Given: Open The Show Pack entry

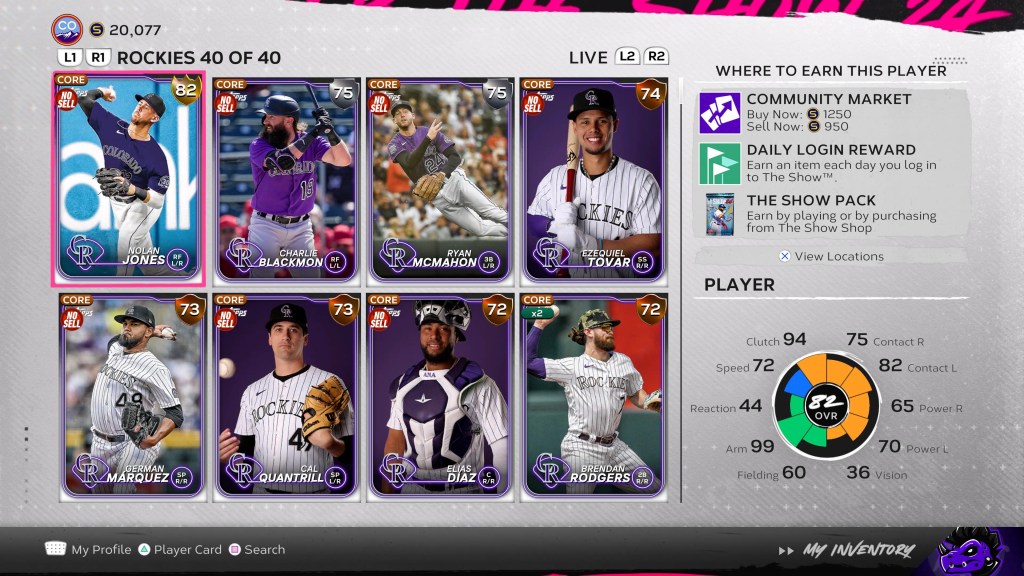Looking at the screenshot, I should (828, 213).
